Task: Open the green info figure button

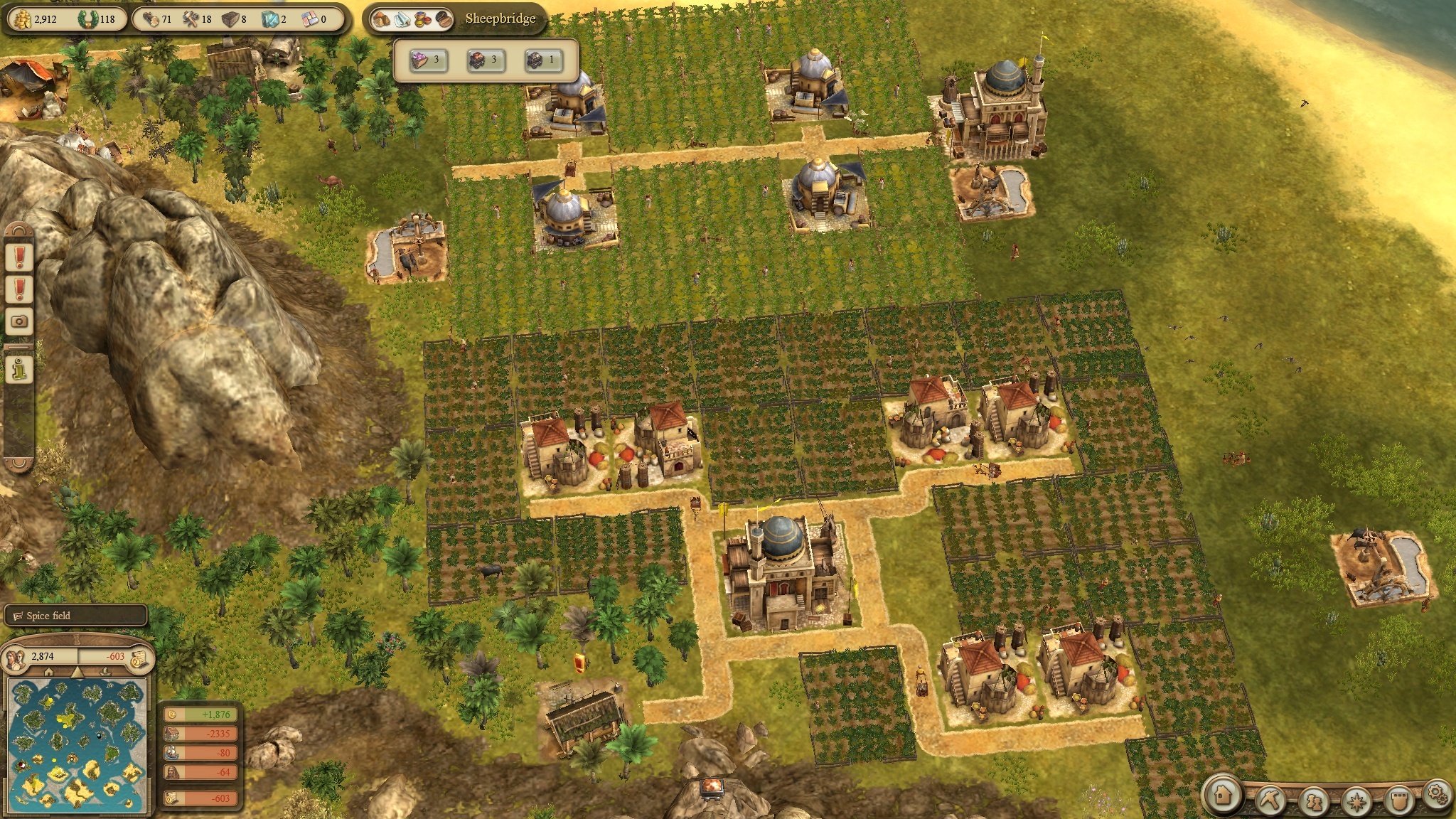Action: pyautogui.click(x=19, y=369)
